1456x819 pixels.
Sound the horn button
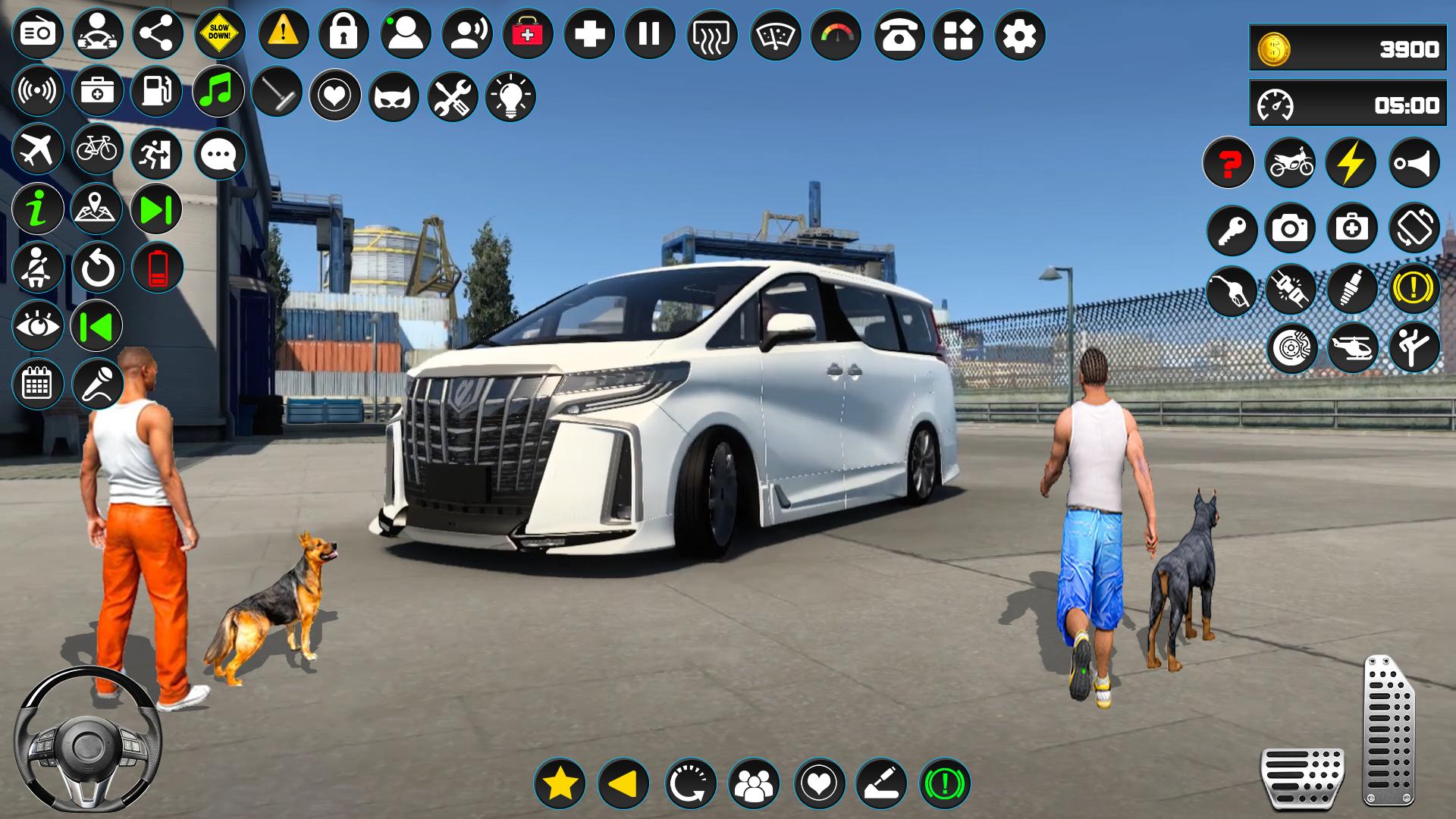1414,162
